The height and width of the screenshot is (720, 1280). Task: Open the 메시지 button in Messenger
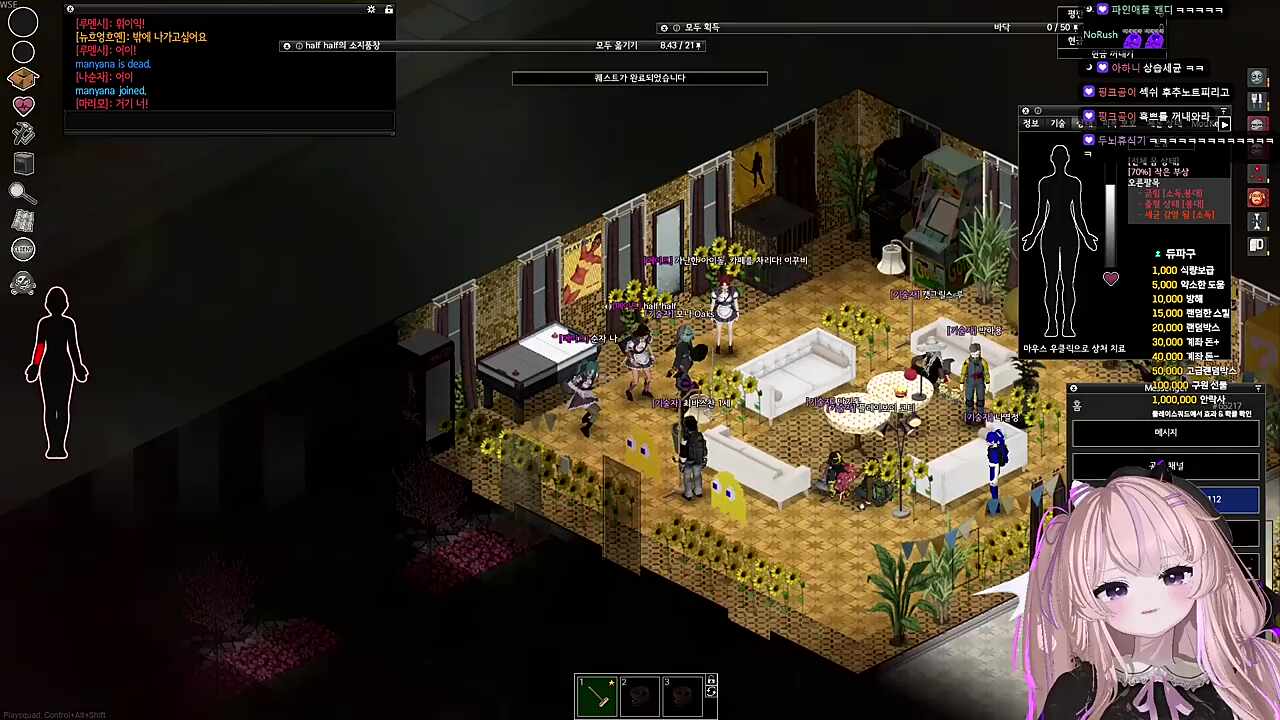(1165, 433)
